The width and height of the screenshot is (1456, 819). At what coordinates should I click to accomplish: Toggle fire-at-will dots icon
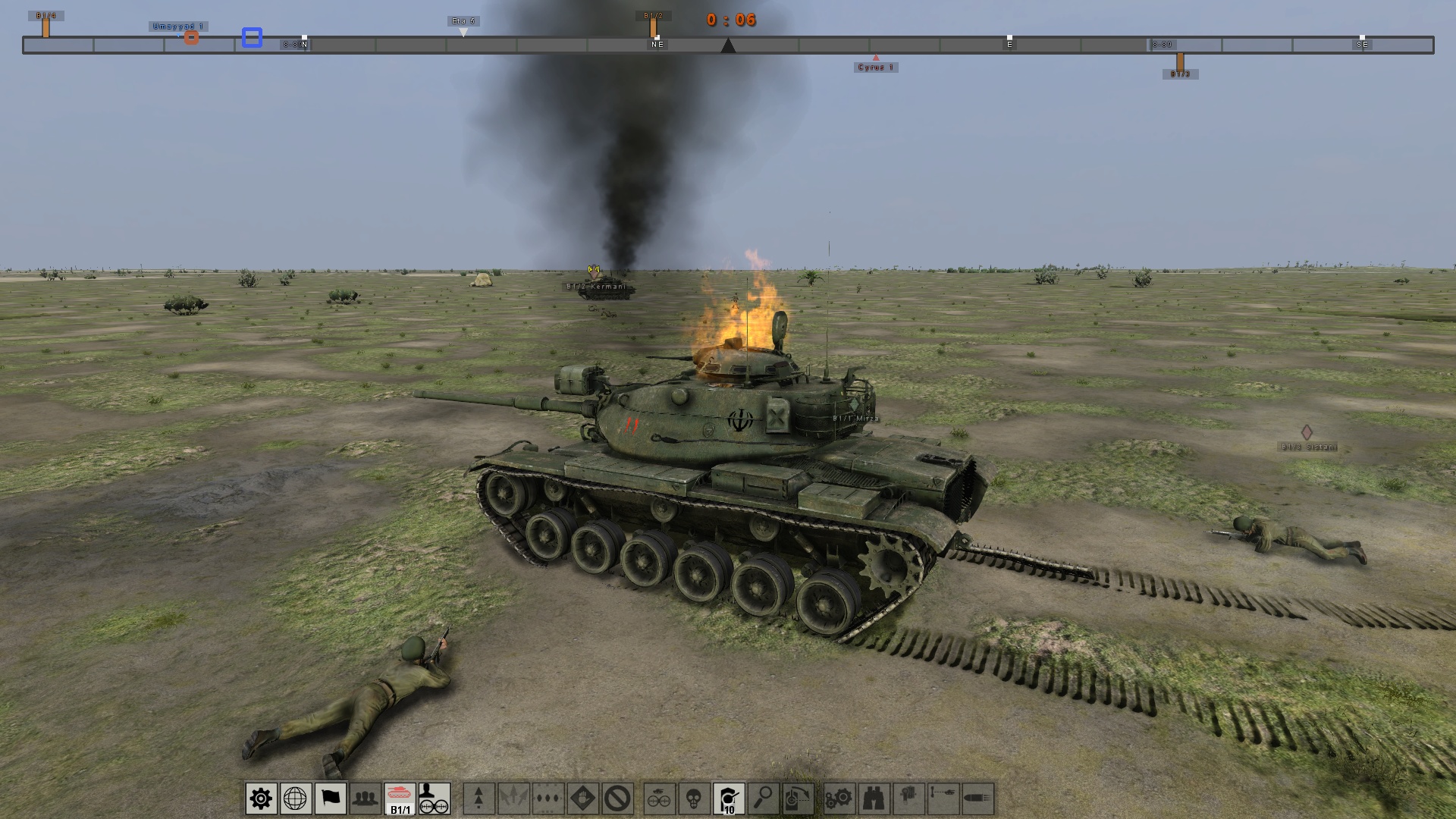(x=547, y=798)
